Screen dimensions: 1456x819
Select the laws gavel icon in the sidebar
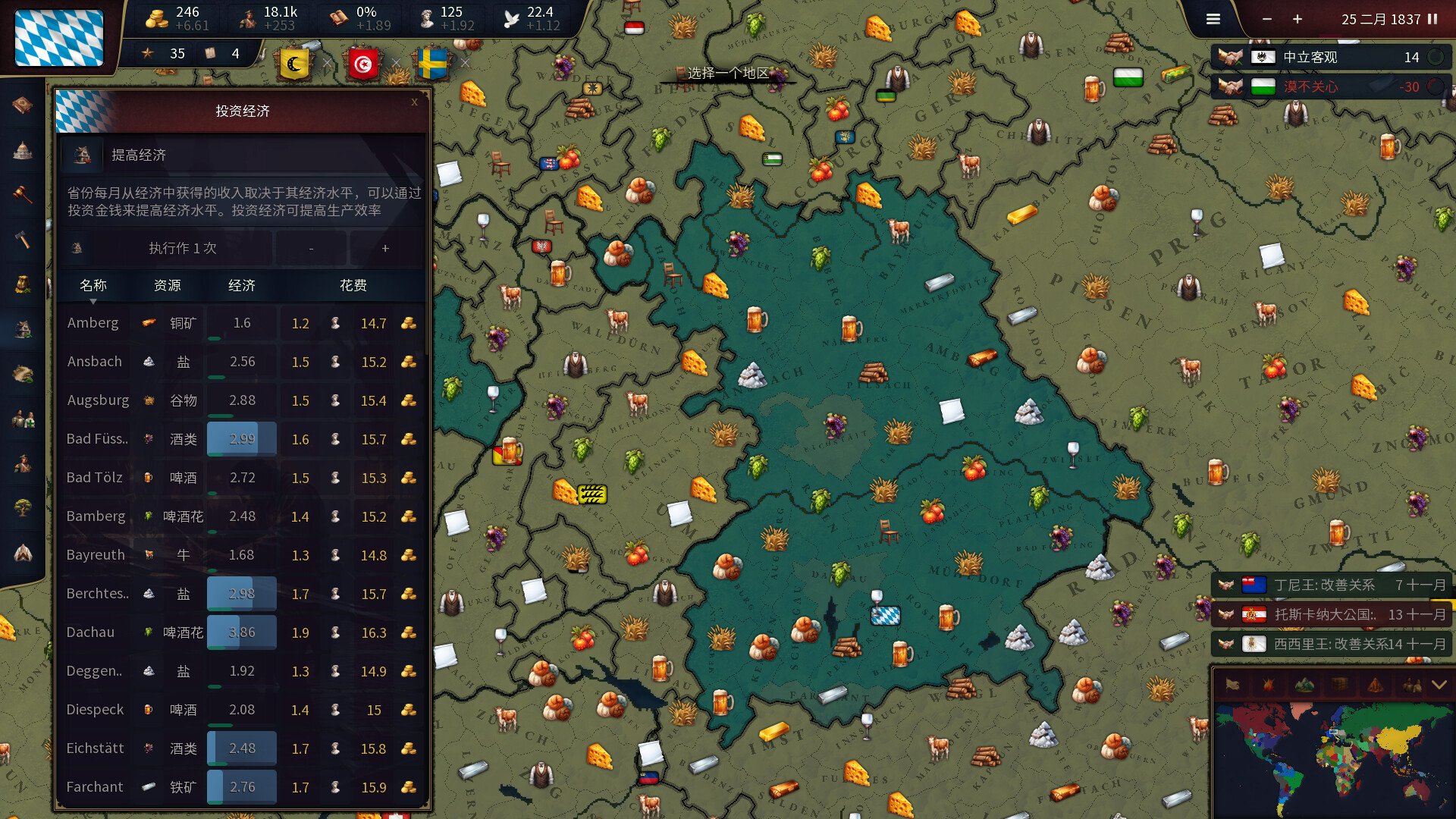pos(21,194)
